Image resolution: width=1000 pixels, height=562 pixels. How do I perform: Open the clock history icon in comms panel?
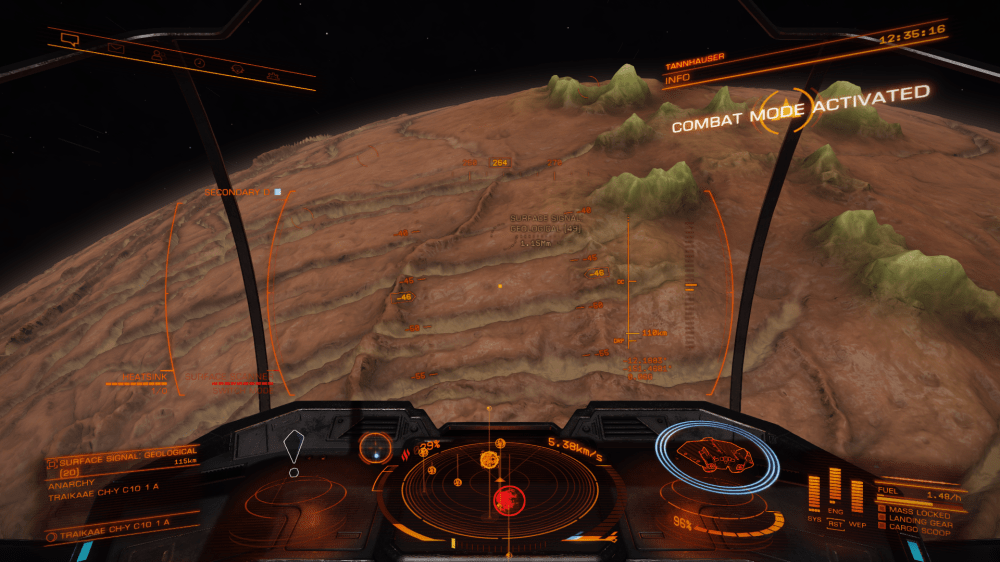pyautogui.click(x=199, y=62)
